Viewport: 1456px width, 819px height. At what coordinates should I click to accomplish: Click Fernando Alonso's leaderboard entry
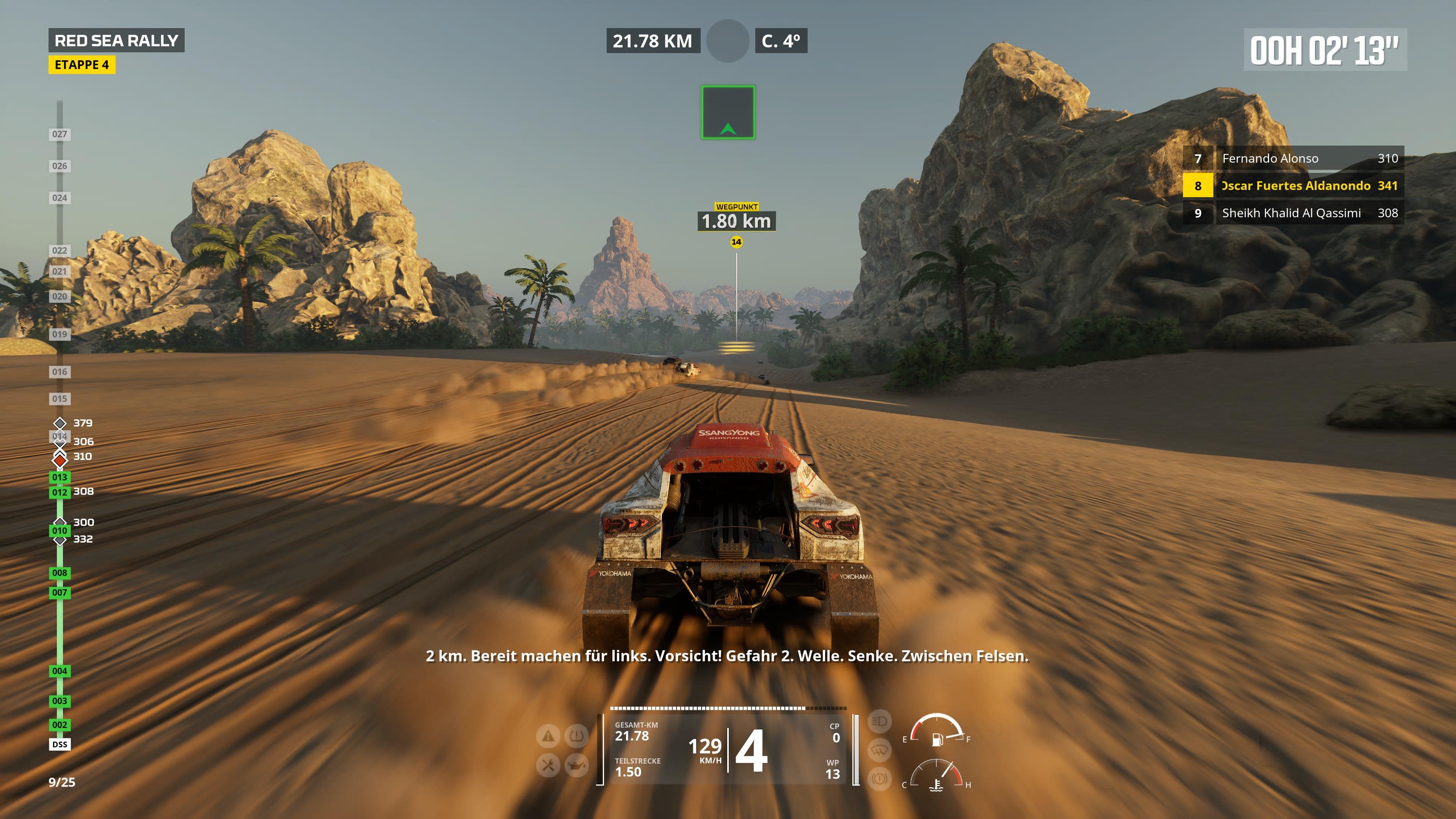[1300, 159]
